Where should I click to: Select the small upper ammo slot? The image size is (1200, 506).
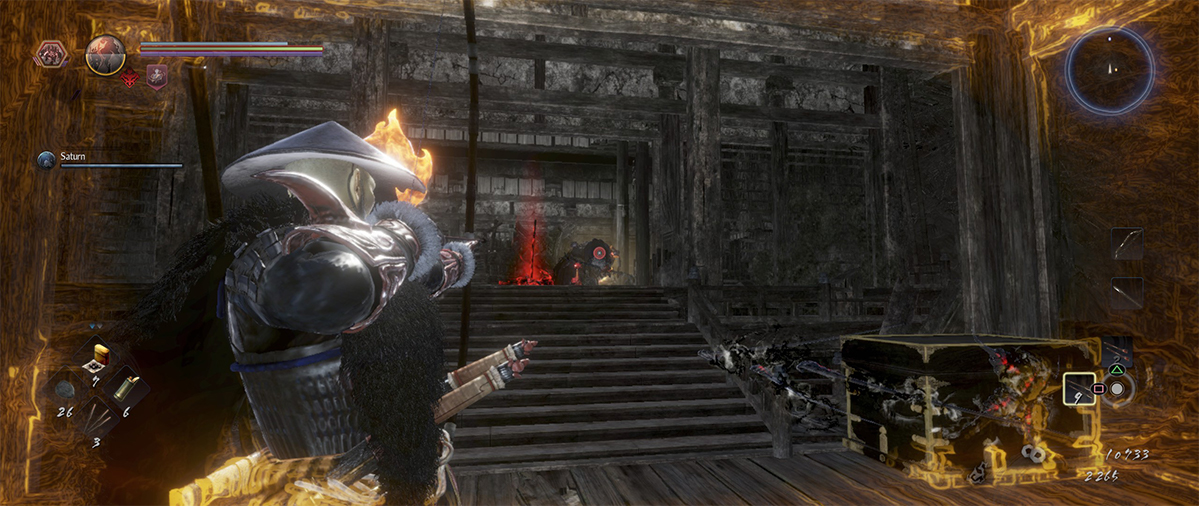(1118, 352)
